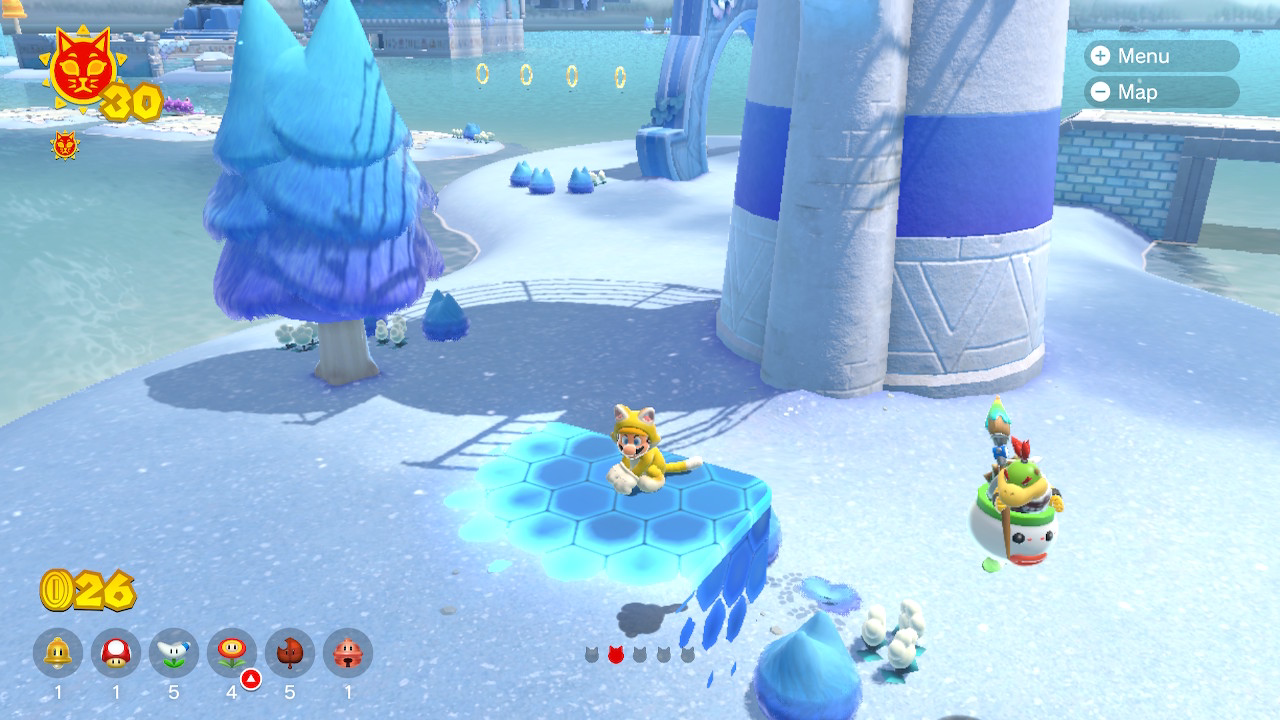1280x720 pixels.
Task: Select the Lucky Bell item slot
Action: pos(348,654)
